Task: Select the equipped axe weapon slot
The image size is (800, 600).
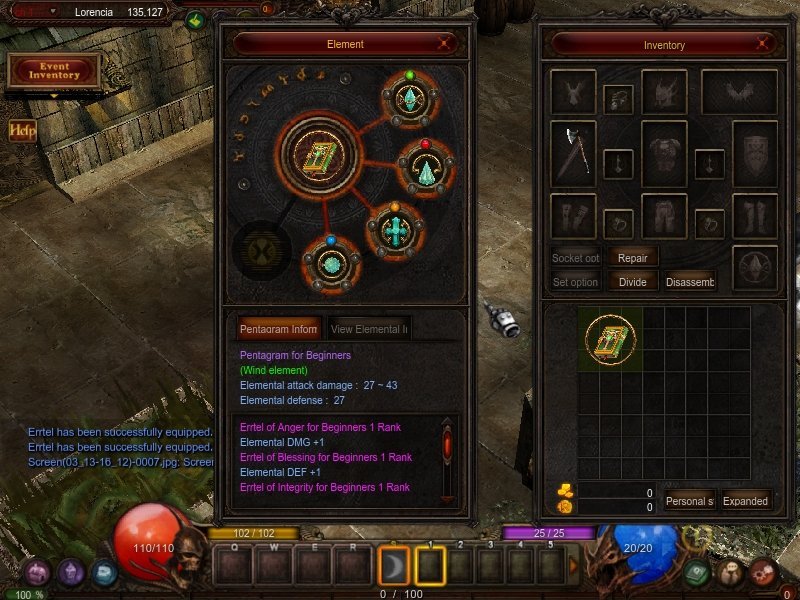Action: 573,153
